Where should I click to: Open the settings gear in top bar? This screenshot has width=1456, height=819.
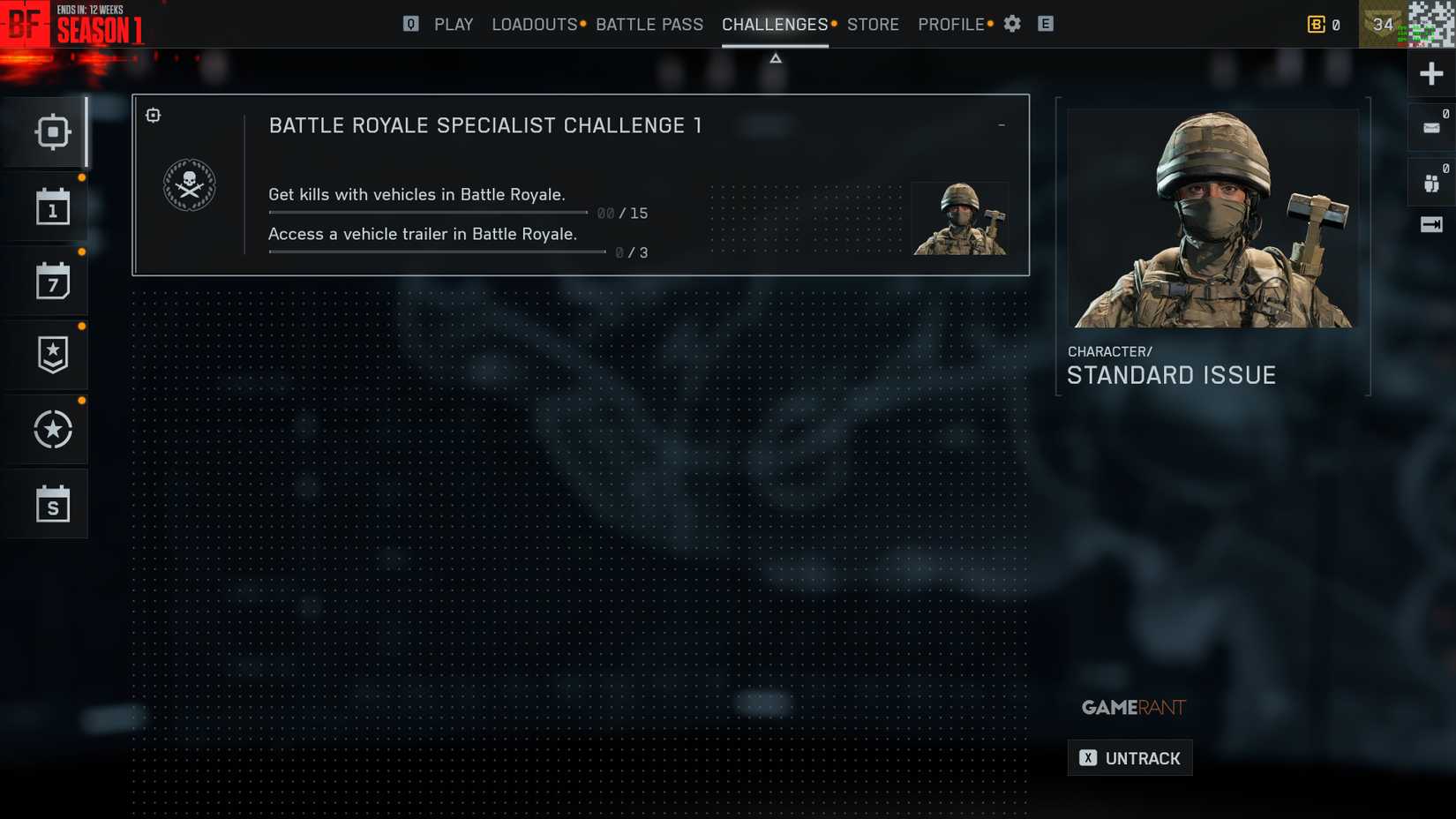click(x=1011, y=24)
